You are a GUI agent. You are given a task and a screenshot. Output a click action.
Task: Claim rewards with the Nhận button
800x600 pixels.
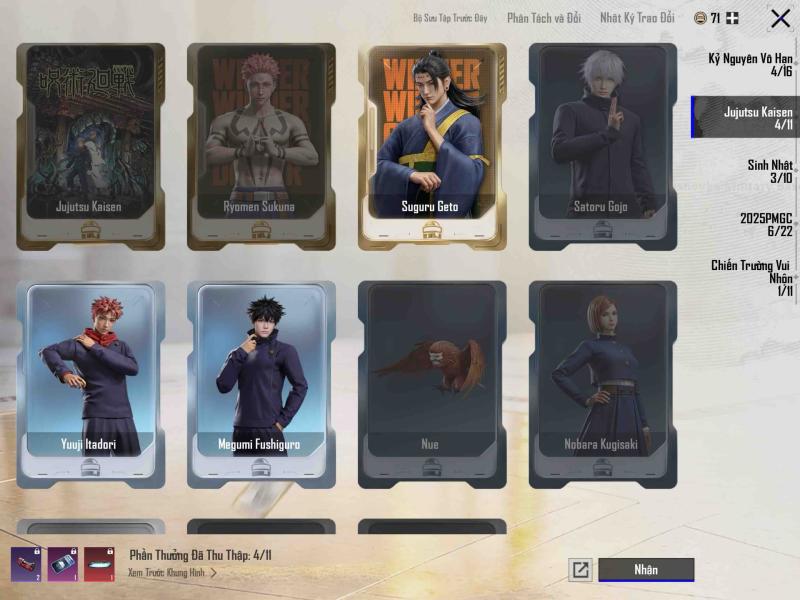[646, 570]
